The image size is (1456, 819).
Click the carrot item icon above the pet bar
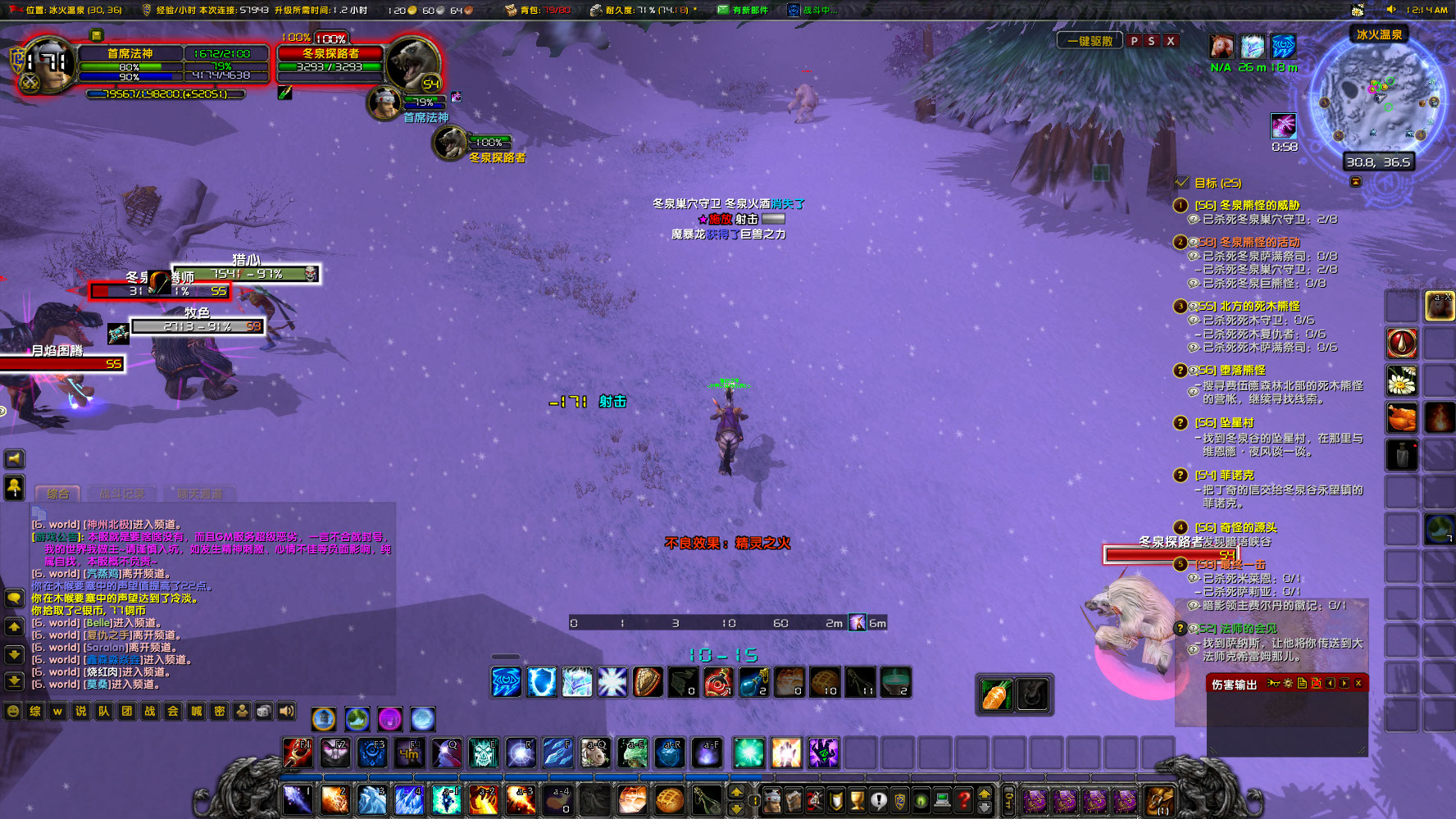point(994,693)
